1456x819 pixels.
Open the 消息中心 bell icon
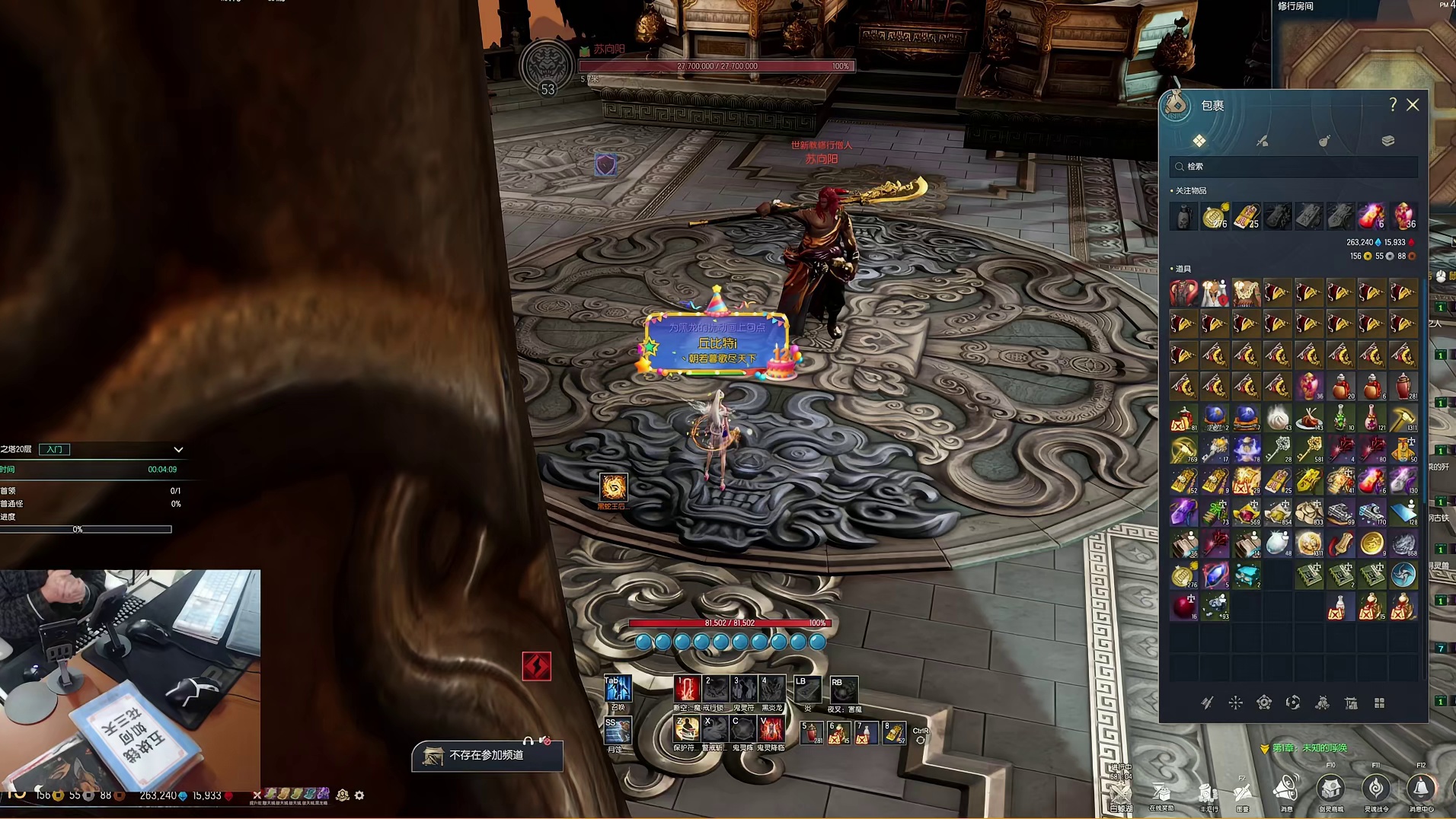click(1420, 788)
